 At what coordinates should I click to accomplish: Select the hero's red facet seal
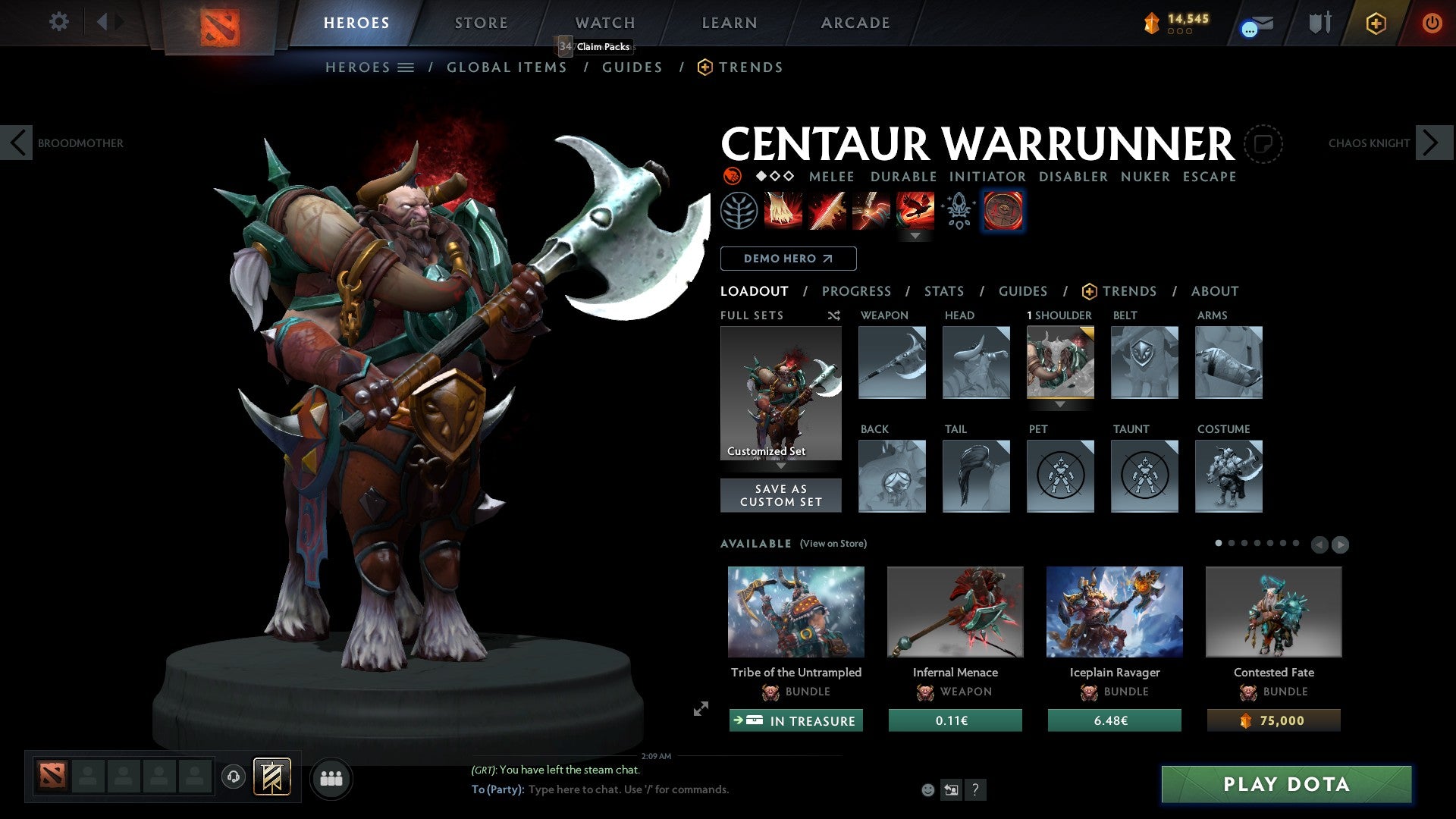1003,211
